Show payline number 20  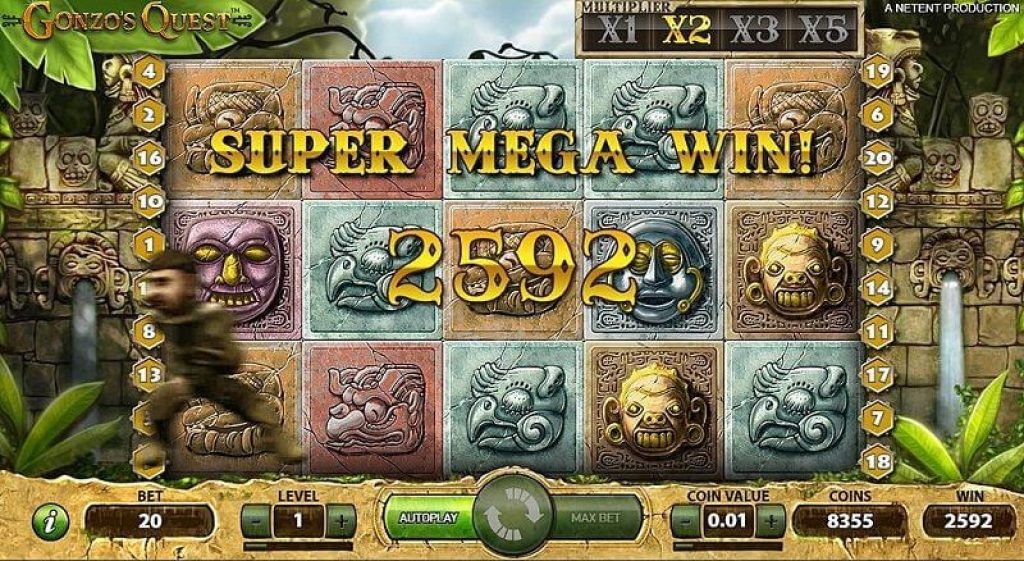pyautogui.click(x=877, y=158)
